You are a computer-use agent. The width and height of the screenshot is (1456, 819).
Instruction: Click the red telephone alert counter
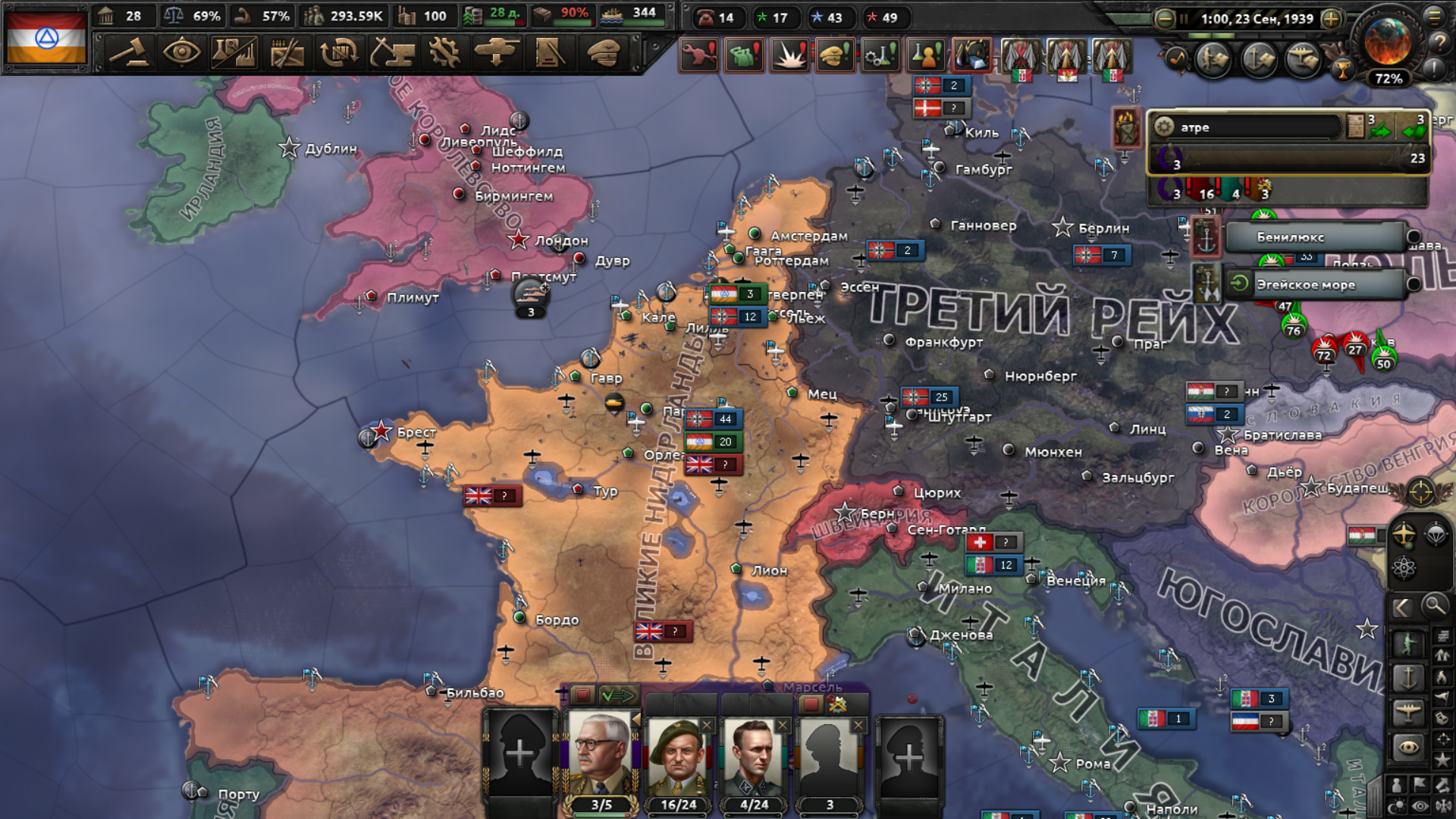[x=716, y=17]
